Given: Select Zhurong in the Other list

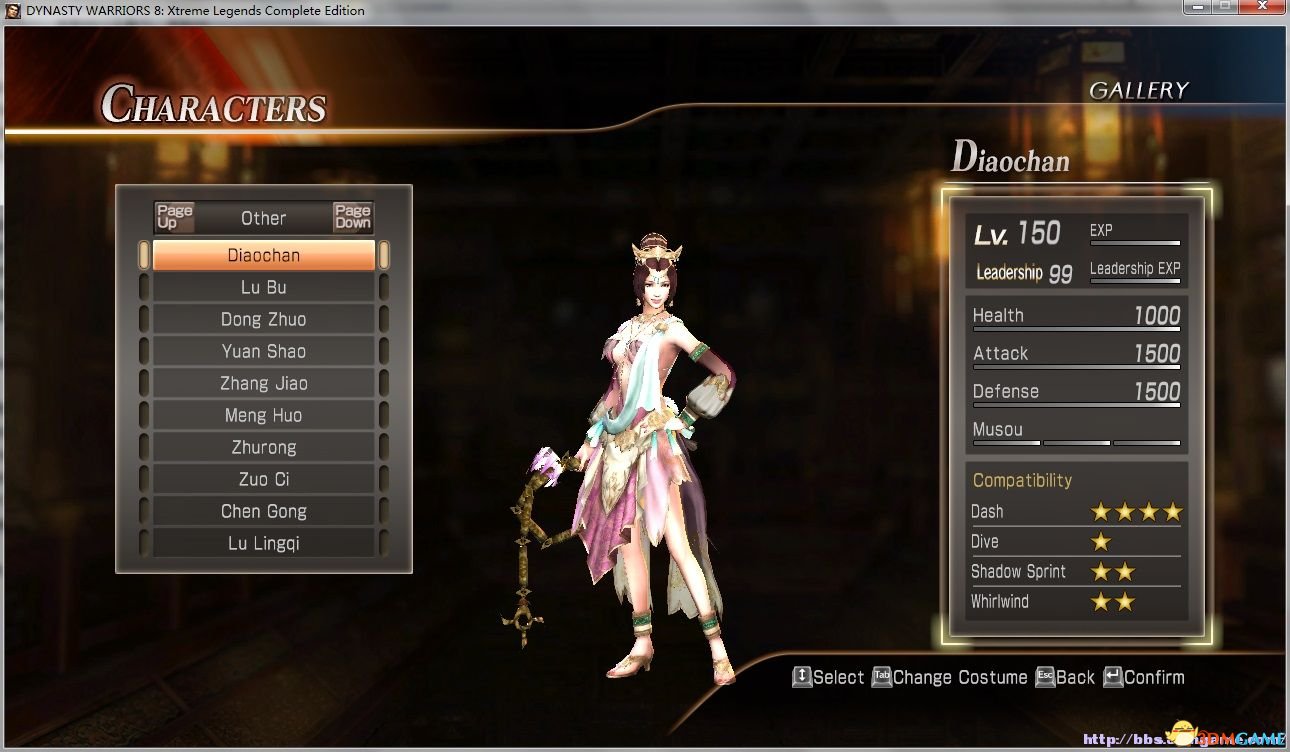Looking at the screenshot, I should tap(264, 447).
